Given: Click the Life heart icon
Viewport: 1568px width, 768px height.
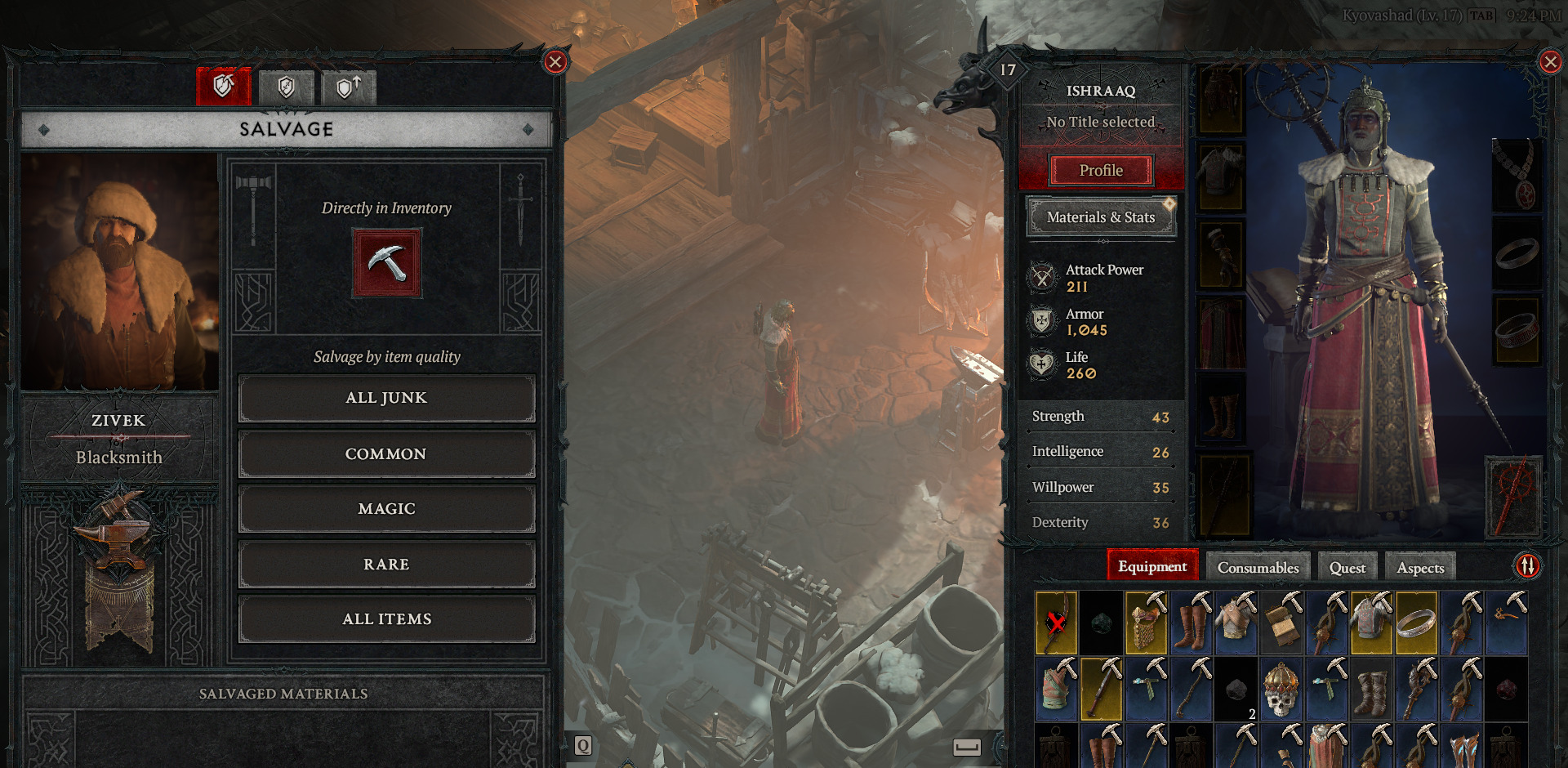Looking at the screenshot, I should pos(1040,364).
